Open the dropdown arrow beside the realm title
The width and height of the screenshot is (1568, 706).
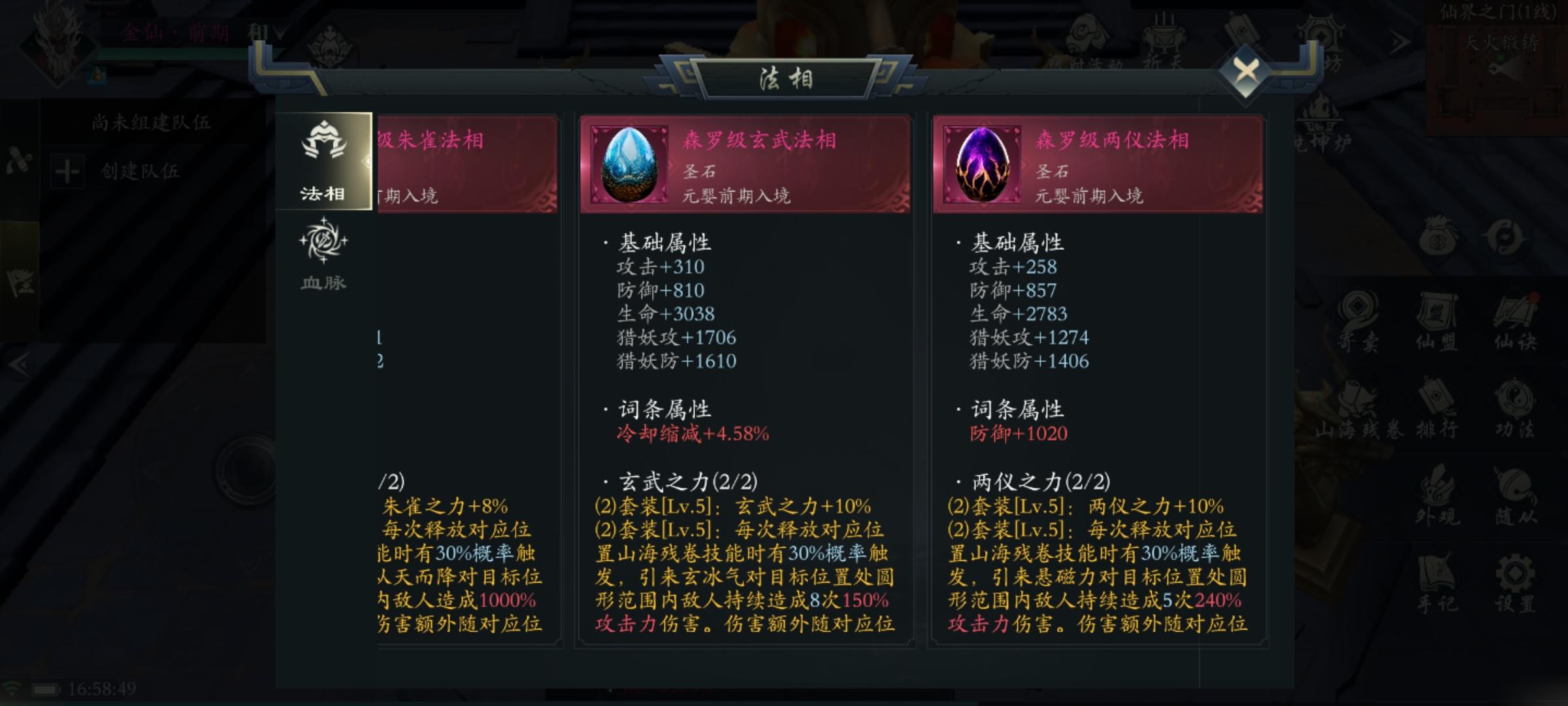click(280, 33)
